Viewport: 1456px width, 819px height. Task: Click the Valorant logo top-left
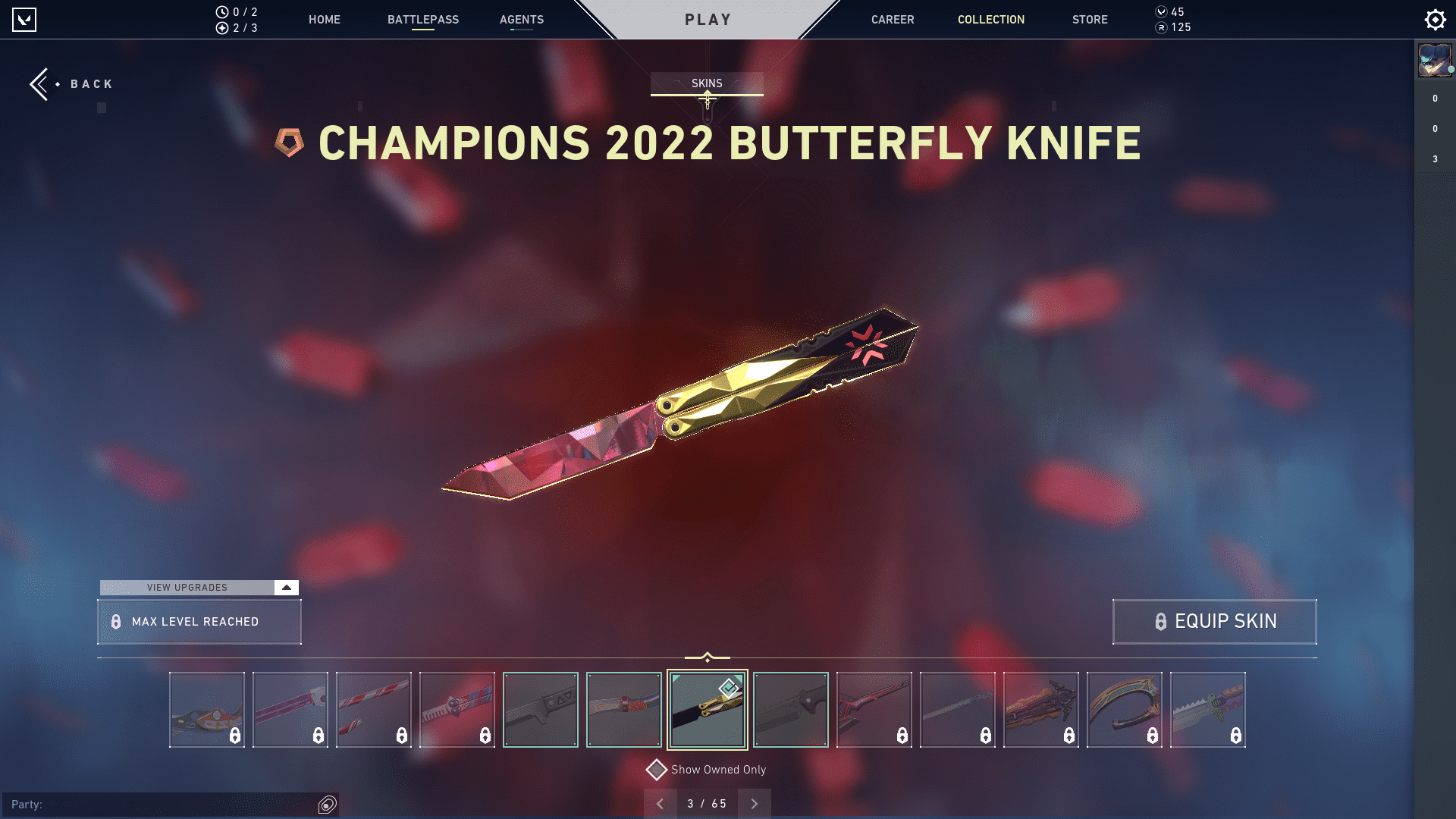(24, 19)
